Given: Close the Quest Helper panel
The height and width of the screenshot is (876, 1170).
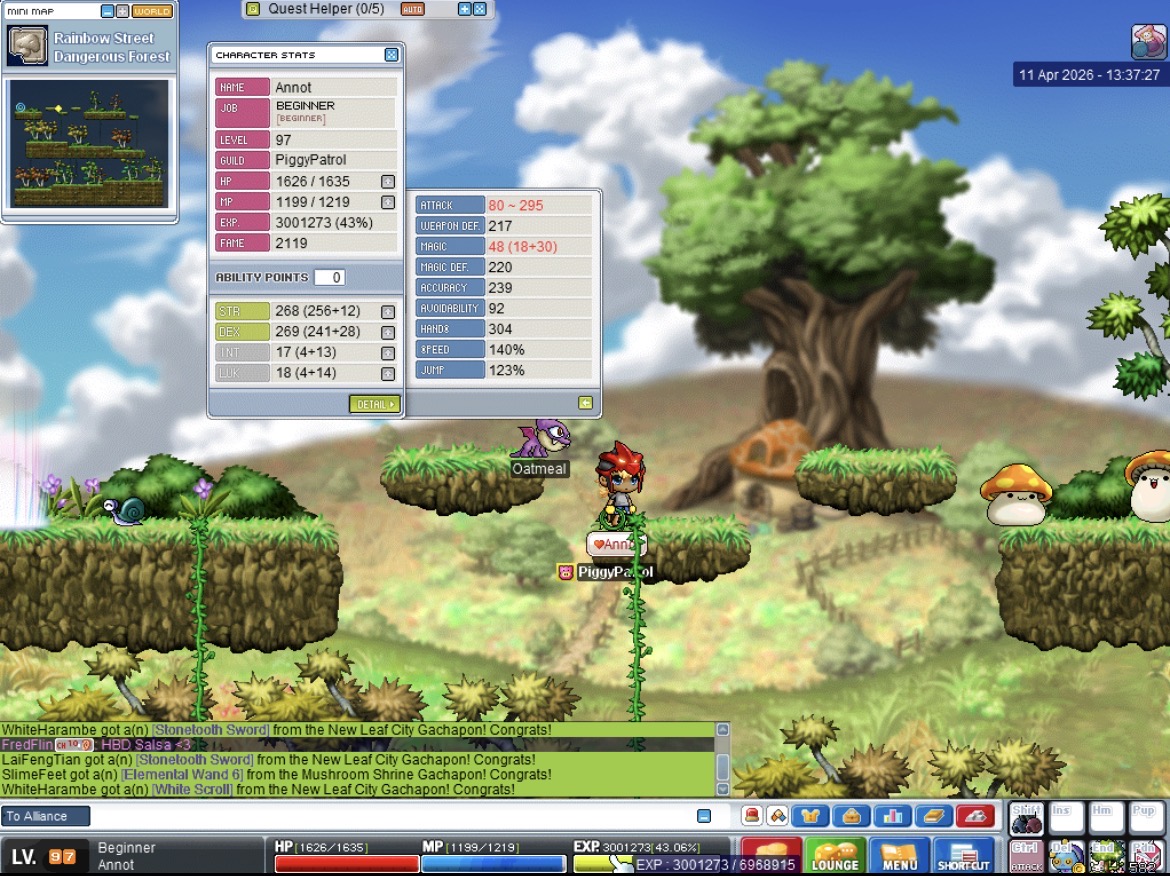Looking at the screenshot, I should tap(480, 9).
